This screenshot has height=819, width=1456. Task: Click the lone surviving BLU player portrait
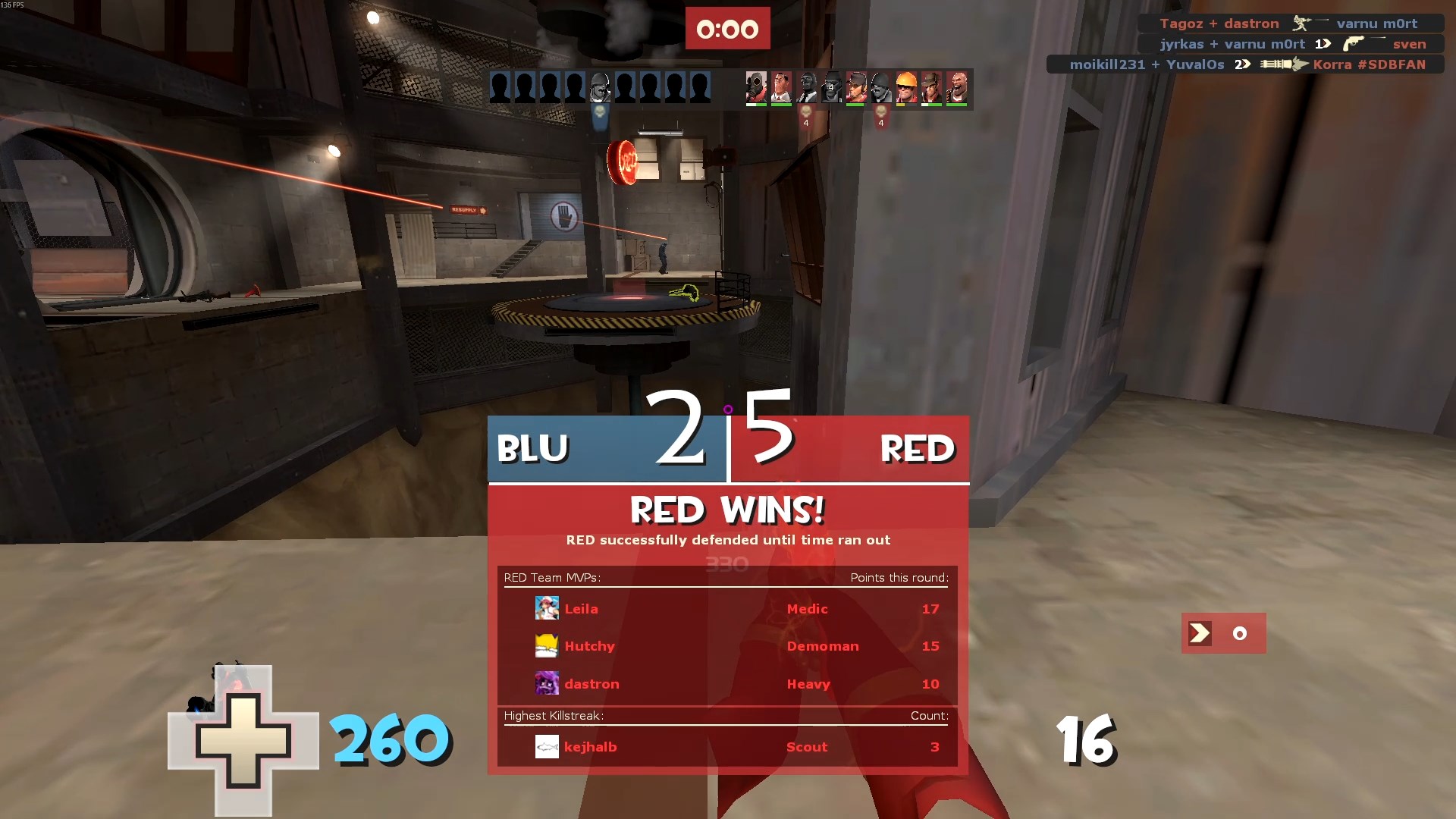point(600,87)
